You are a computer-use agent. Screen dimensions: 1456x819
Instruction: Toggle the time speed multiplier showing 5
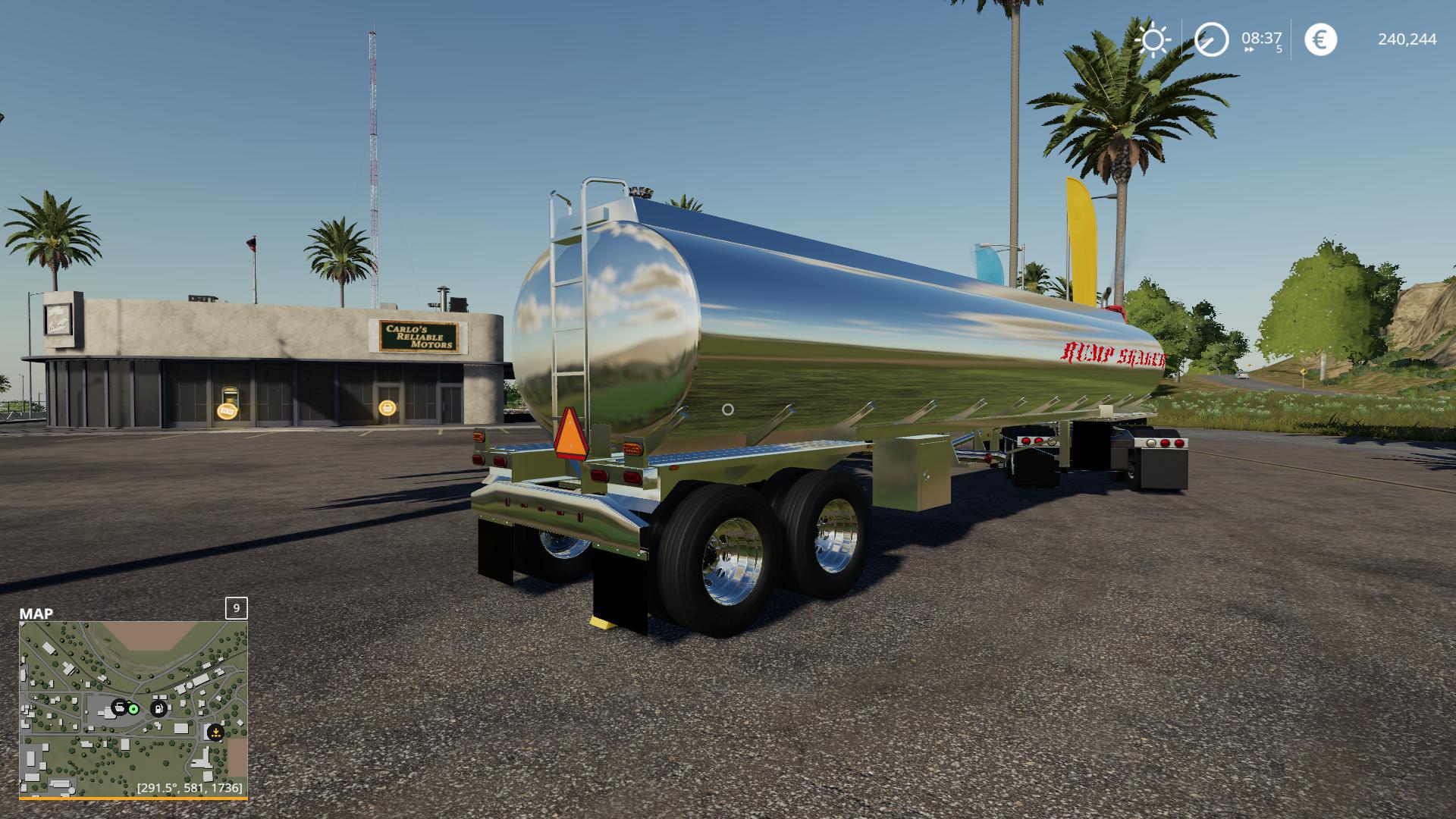[1279, 49]
